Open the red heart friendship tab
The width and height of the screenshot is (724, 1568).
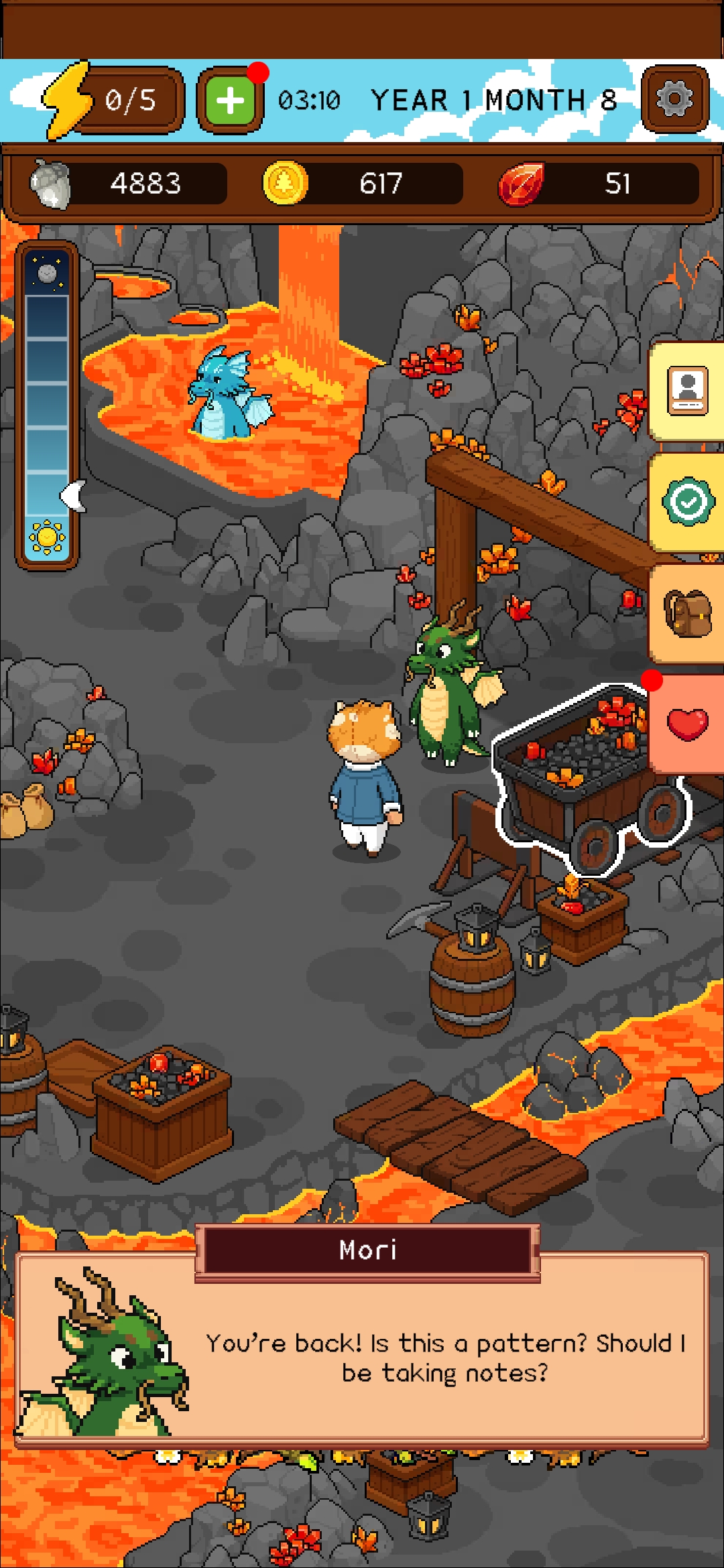click(x=688, y=724)
